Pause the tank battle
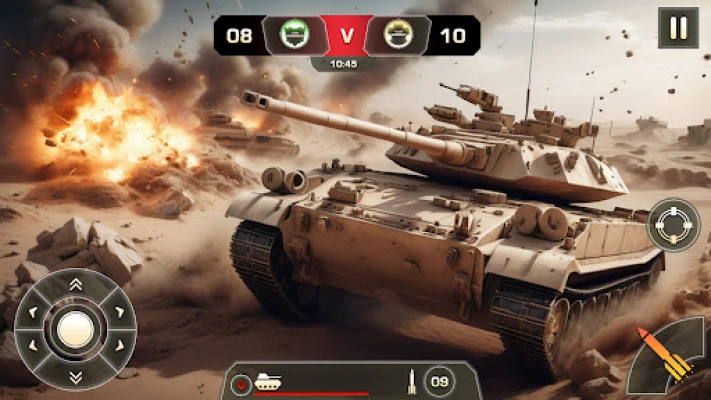The width and height of the screenshot is (711, 400). click(x=678, y=28)
